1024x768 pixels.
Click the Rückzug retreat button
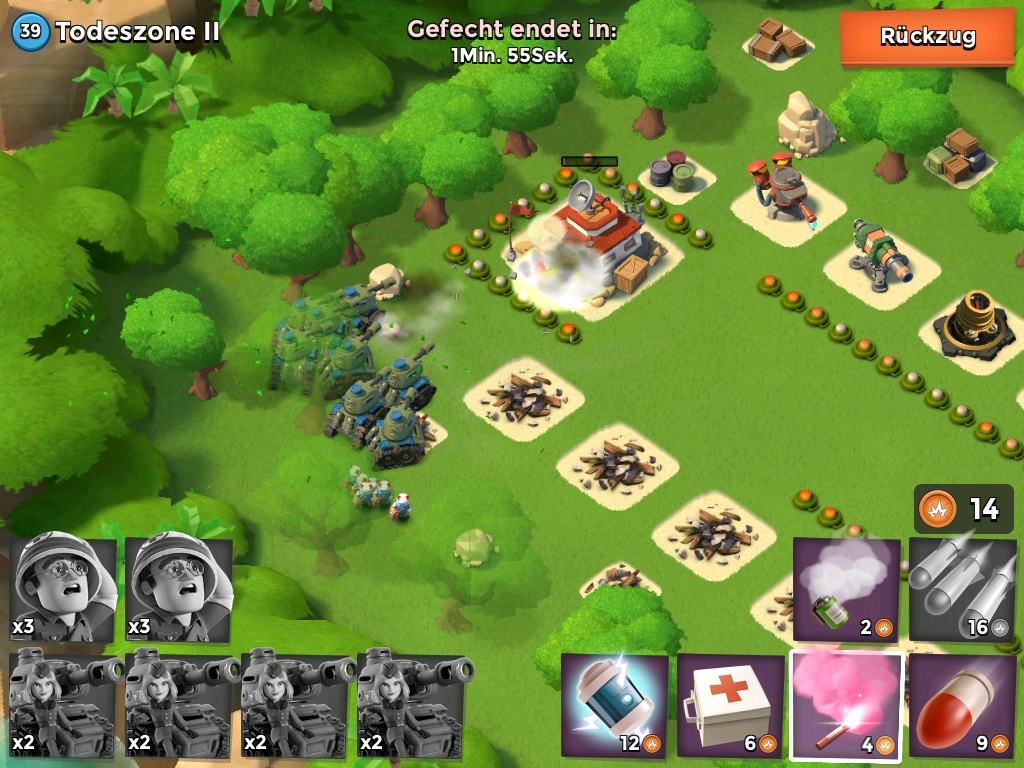tap(927, 38)
